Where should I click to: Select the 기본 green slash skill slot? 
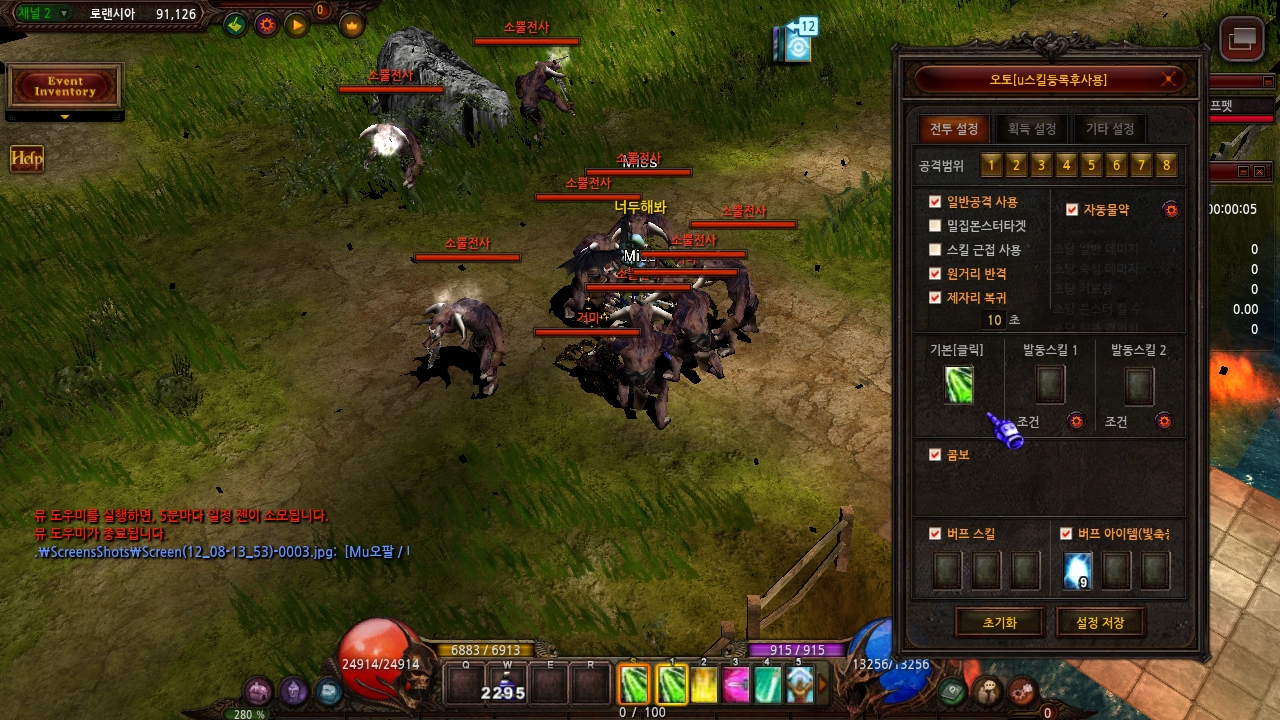(x=959, y=386)
